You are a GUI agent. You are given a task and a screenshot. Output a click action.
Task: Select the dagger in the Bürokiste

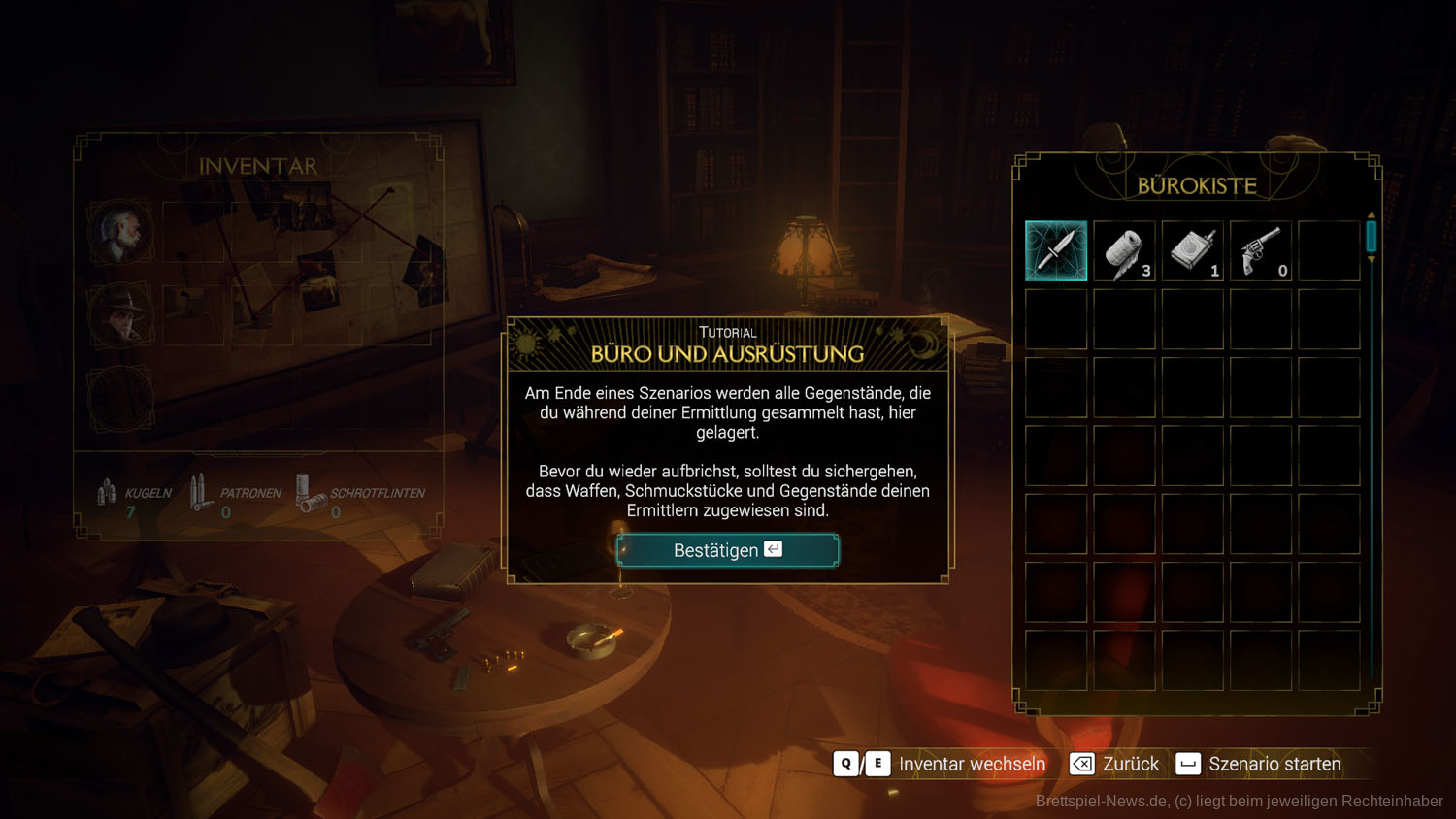[x=1056, y=251]
